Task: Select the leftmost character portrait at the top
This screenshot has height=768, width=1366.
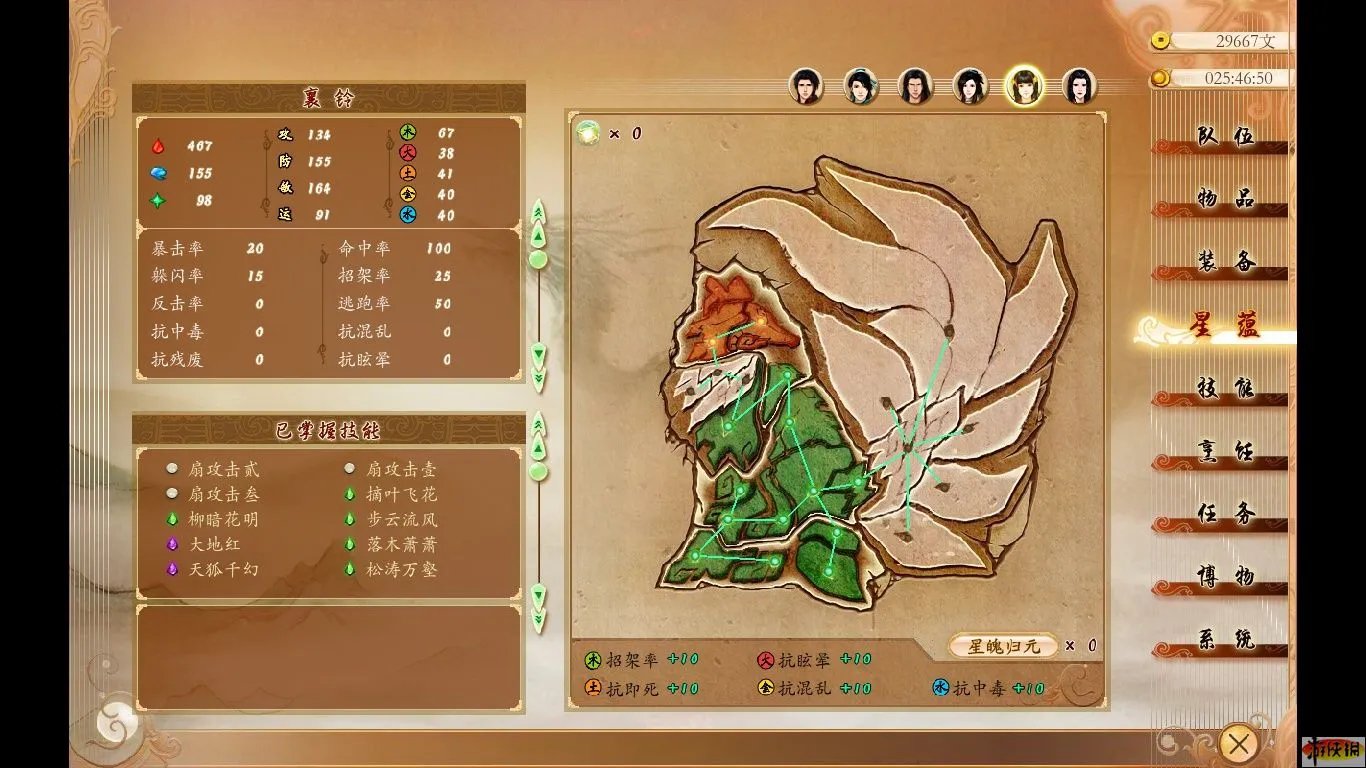Action: (806, 85)
